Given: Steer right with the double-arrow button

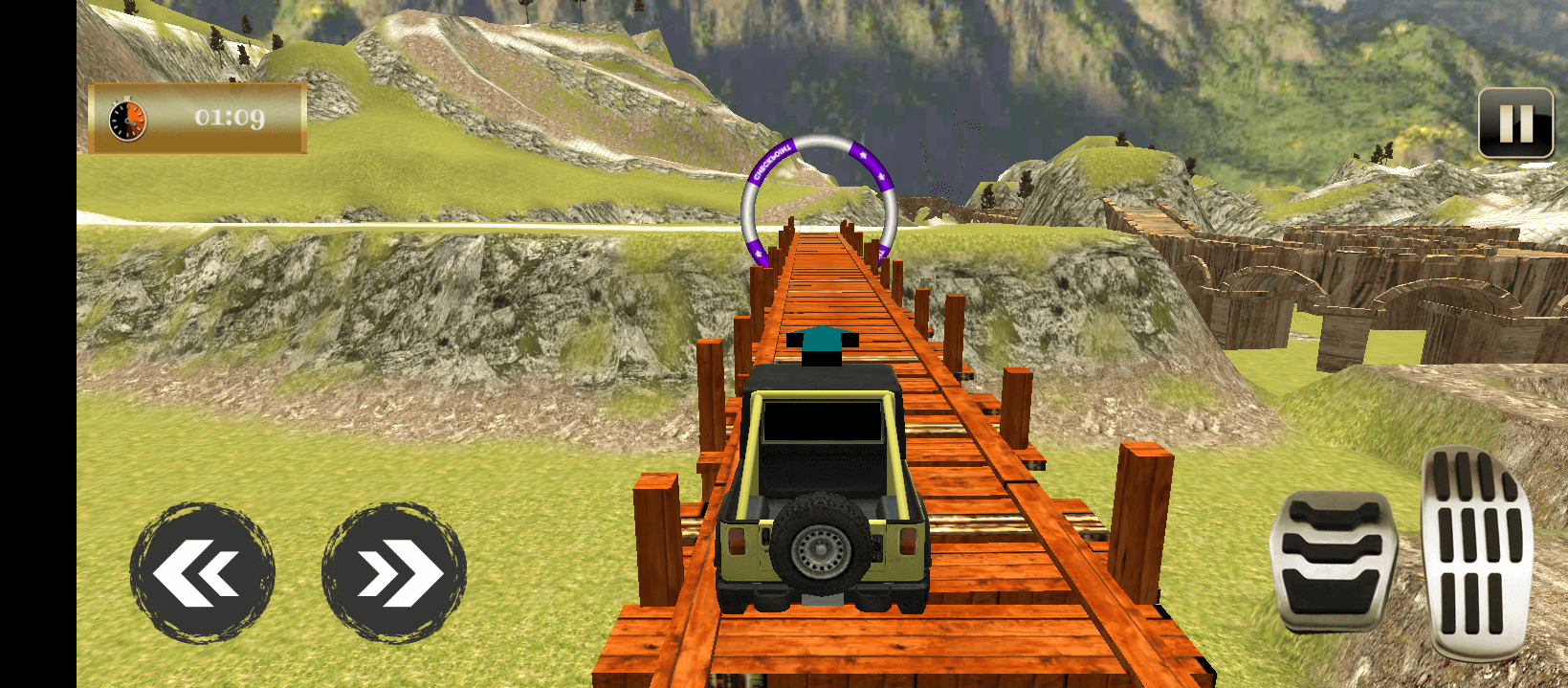Looking at the screenshot, I should coord(393,572).
